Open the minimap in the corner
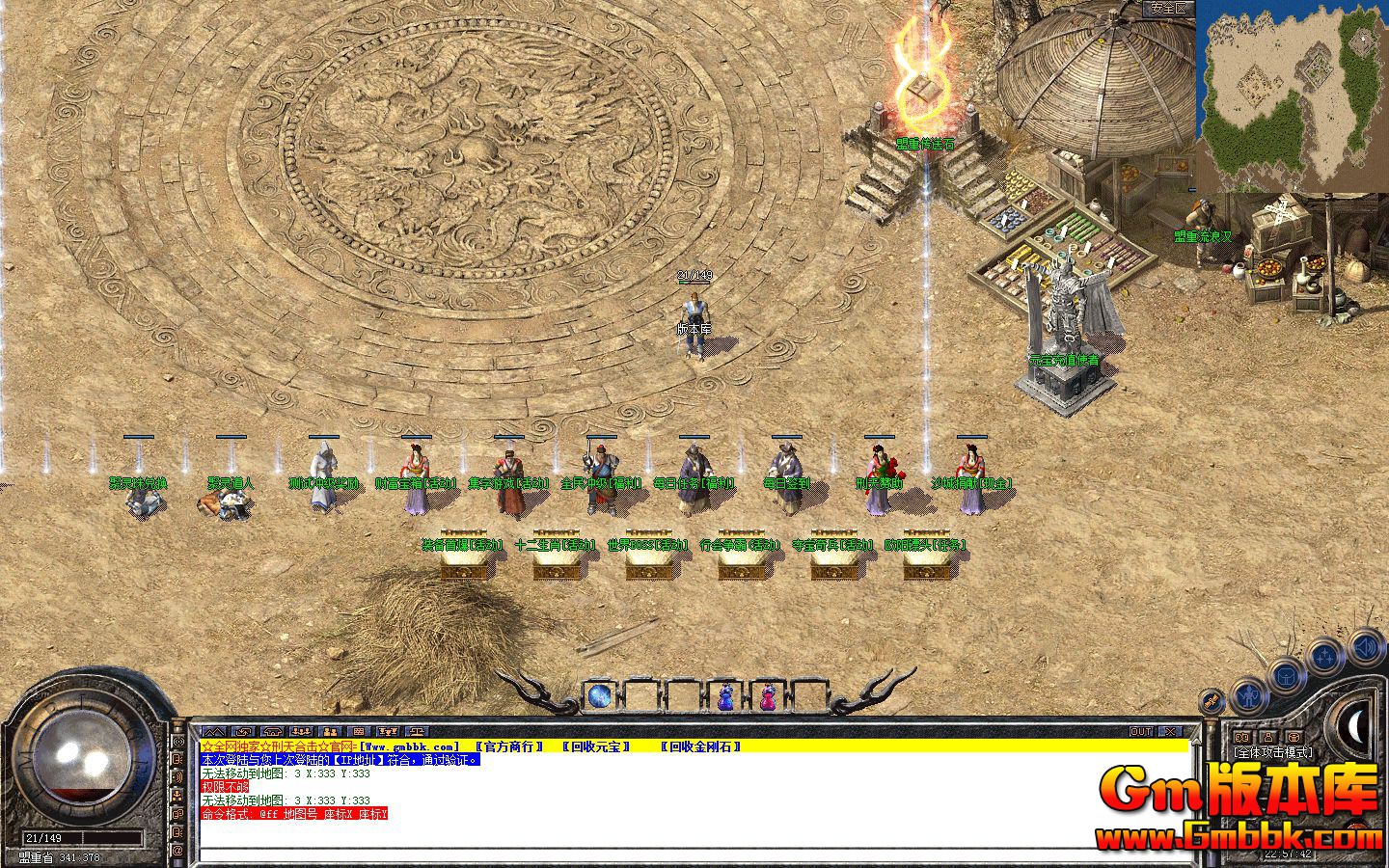The width and height of the screenshot is (1389, 868). click(1291, 95)
